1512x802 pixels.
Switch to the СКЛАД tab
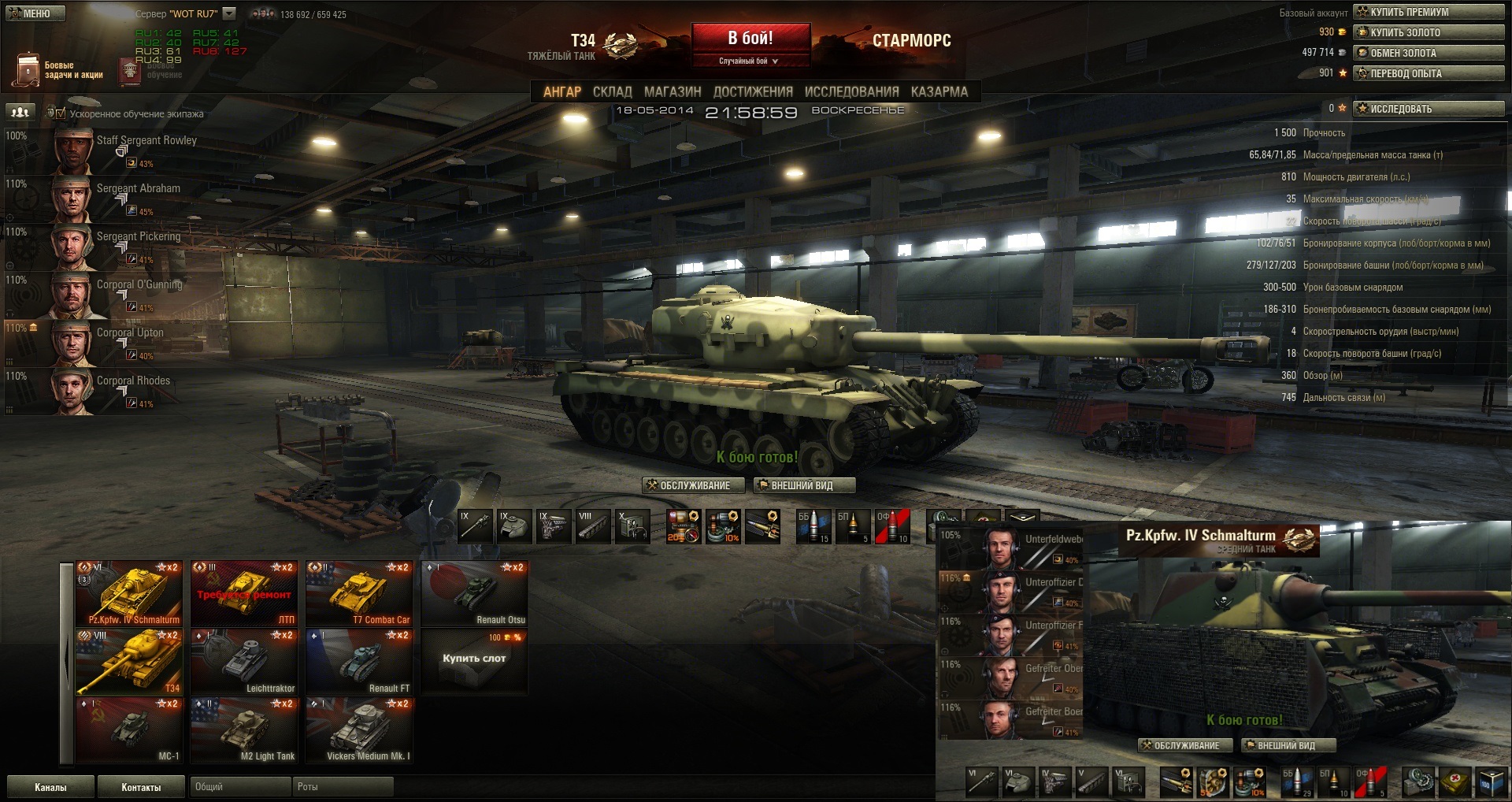612,92
